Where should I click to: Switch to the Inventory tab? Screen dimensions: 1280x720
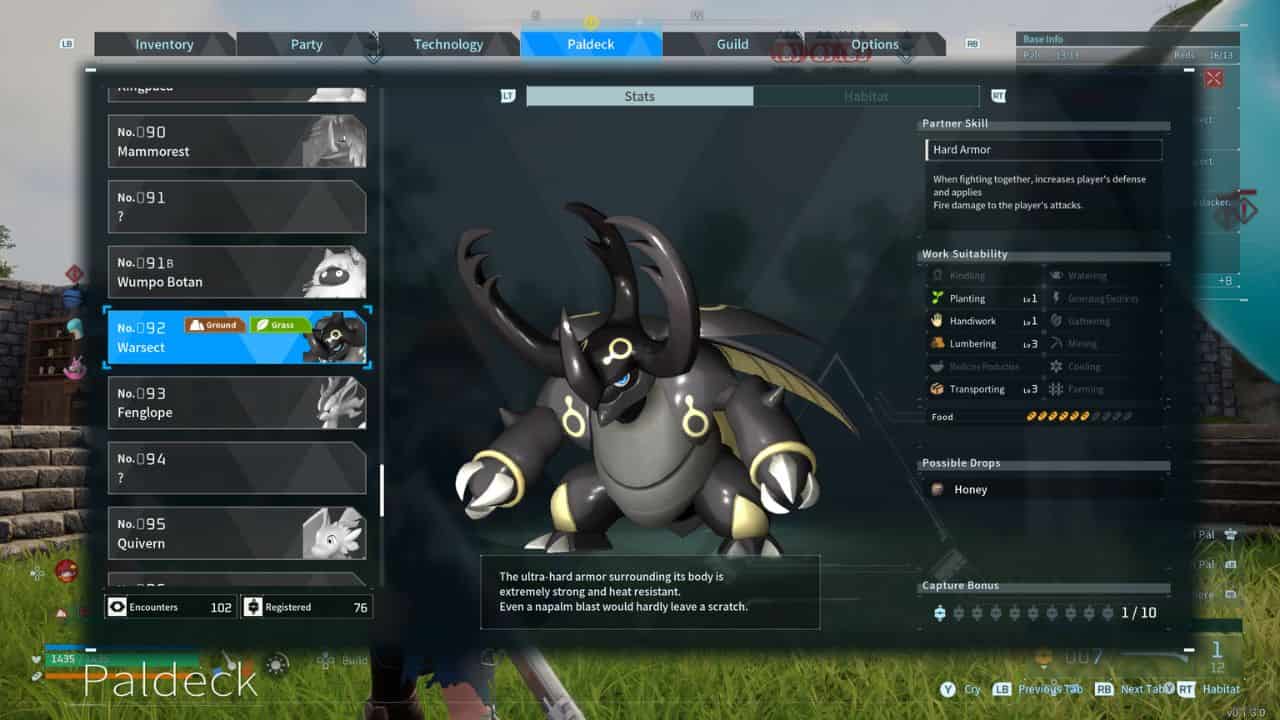(x=164, y=44)
